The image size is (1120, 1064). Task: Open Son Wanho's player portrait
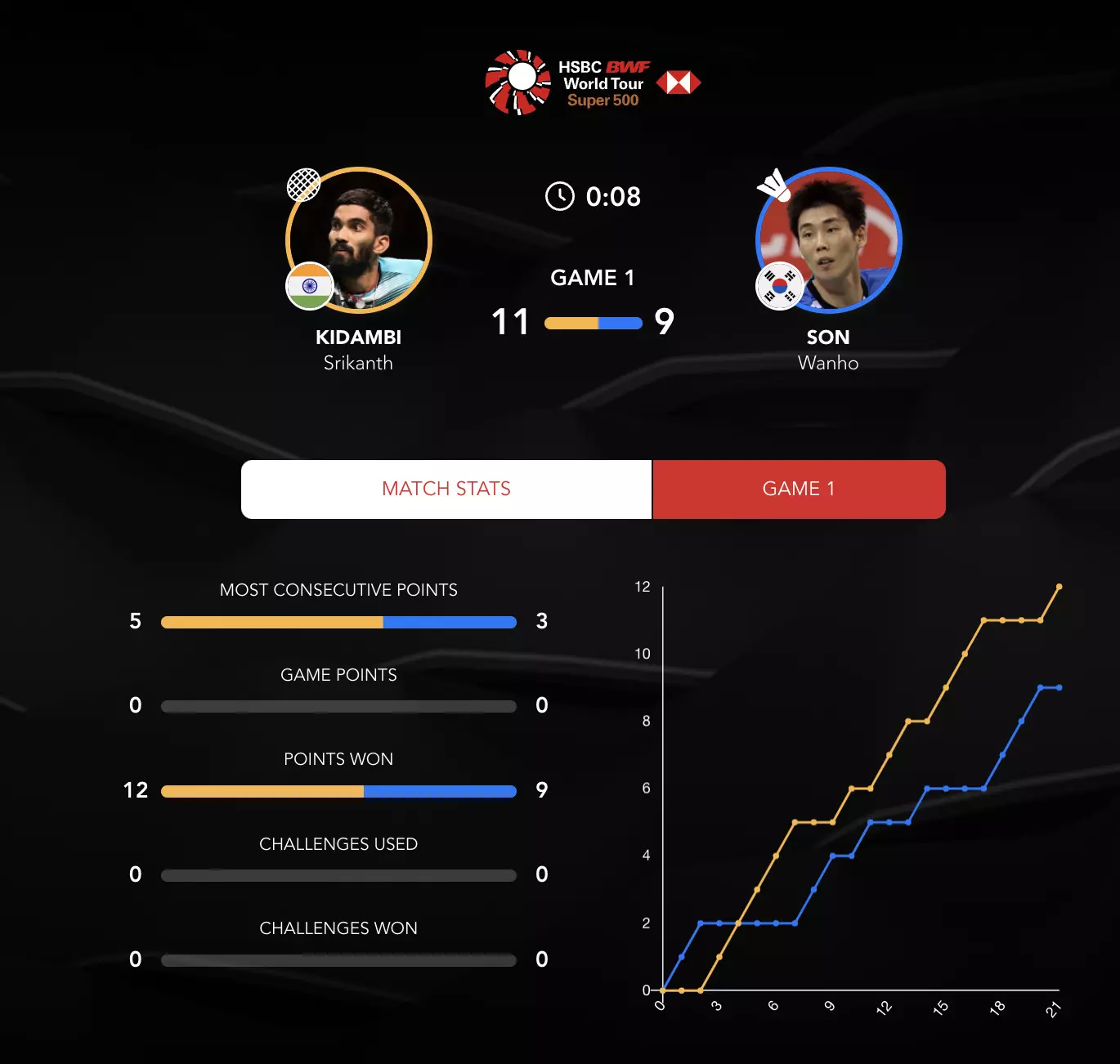pos(828,240)
